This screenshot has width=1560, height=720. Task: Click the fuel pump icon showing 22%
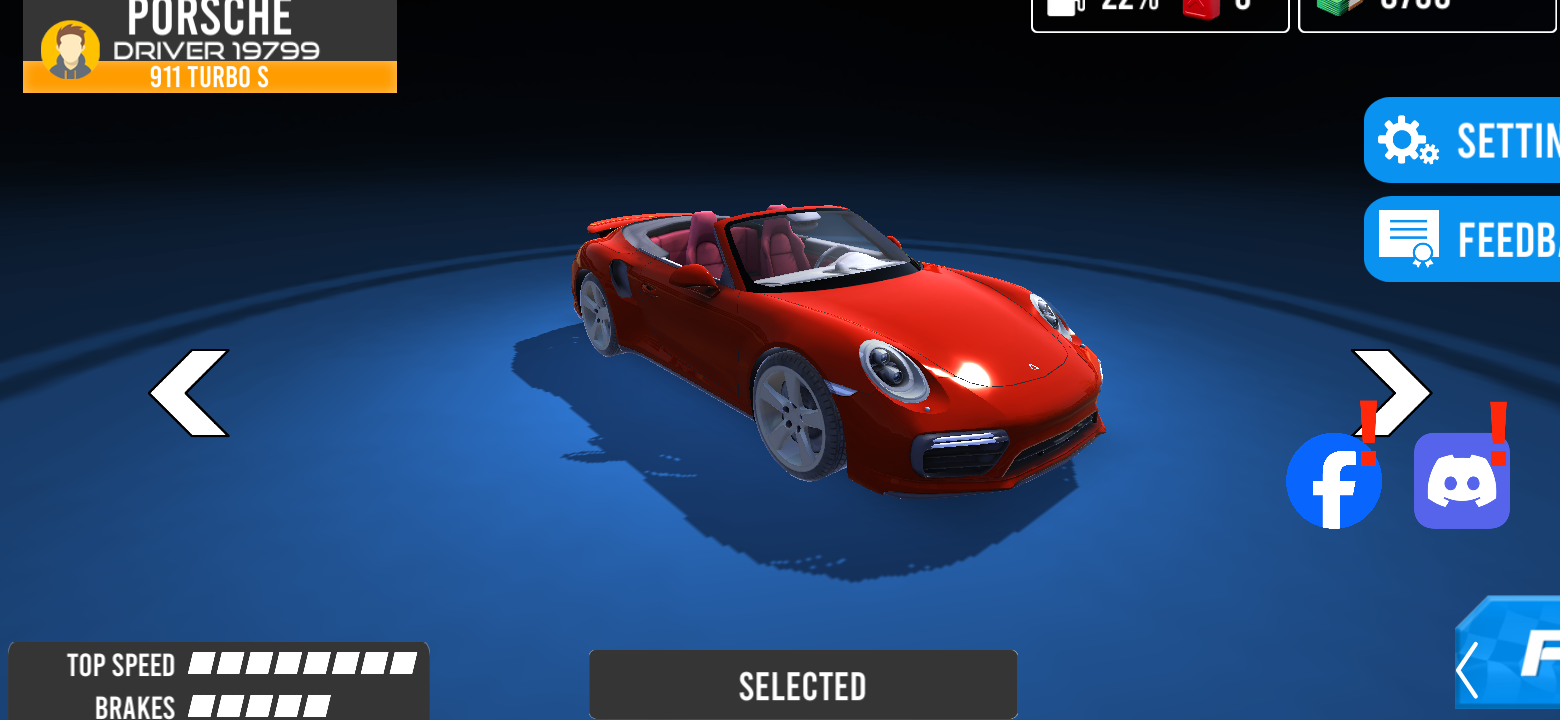pos(1065,8)
